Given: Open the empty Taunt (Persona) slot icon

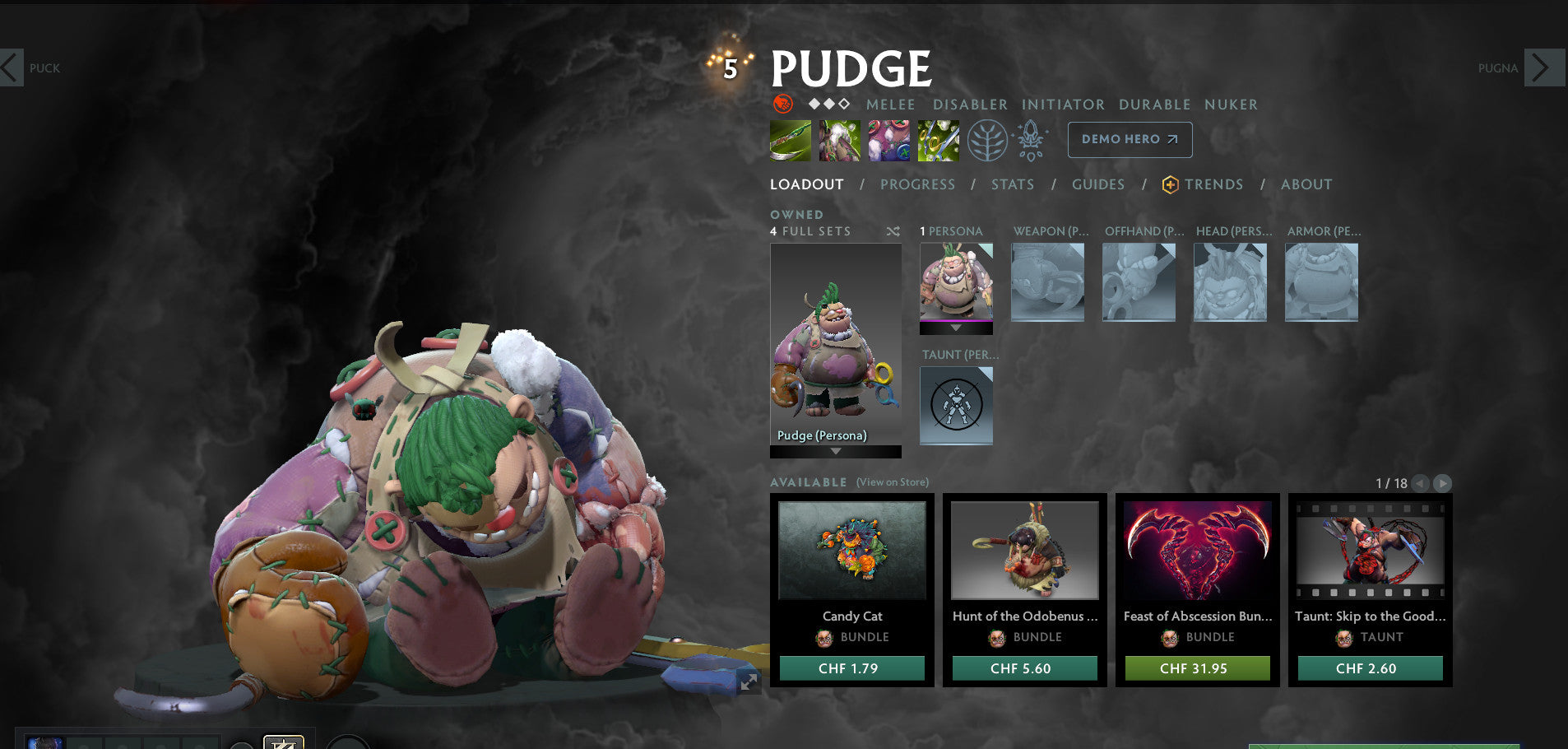Looking at the screenshot, I should (x=956, y=405).
